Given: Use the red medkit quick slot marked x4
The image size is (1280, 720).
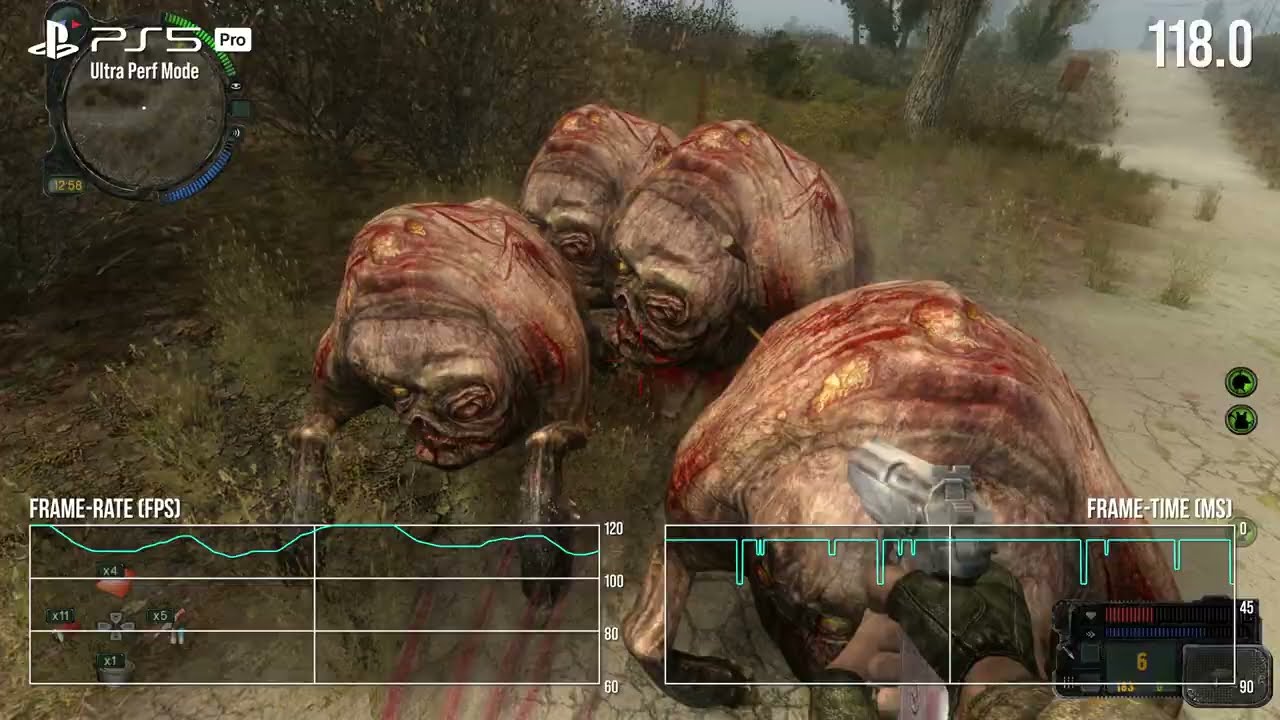Looking at the screenshot, I should pyautogui.click(x=113, y=582).
